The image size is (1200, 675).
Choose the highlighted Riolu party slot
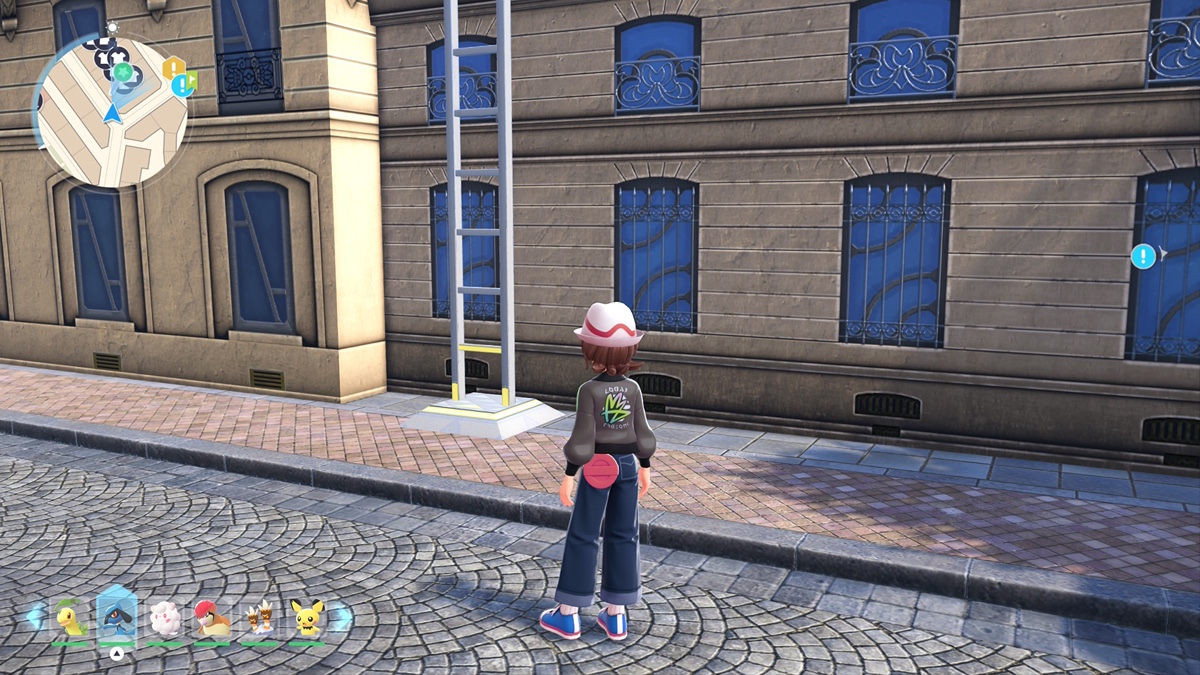coord(117,617)
